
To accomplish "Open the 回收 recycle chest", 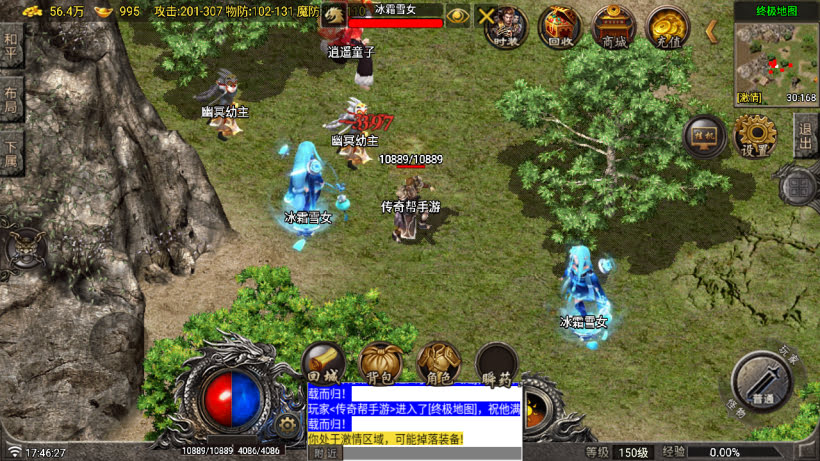I will pyautogui.click(x=560, y=25).
